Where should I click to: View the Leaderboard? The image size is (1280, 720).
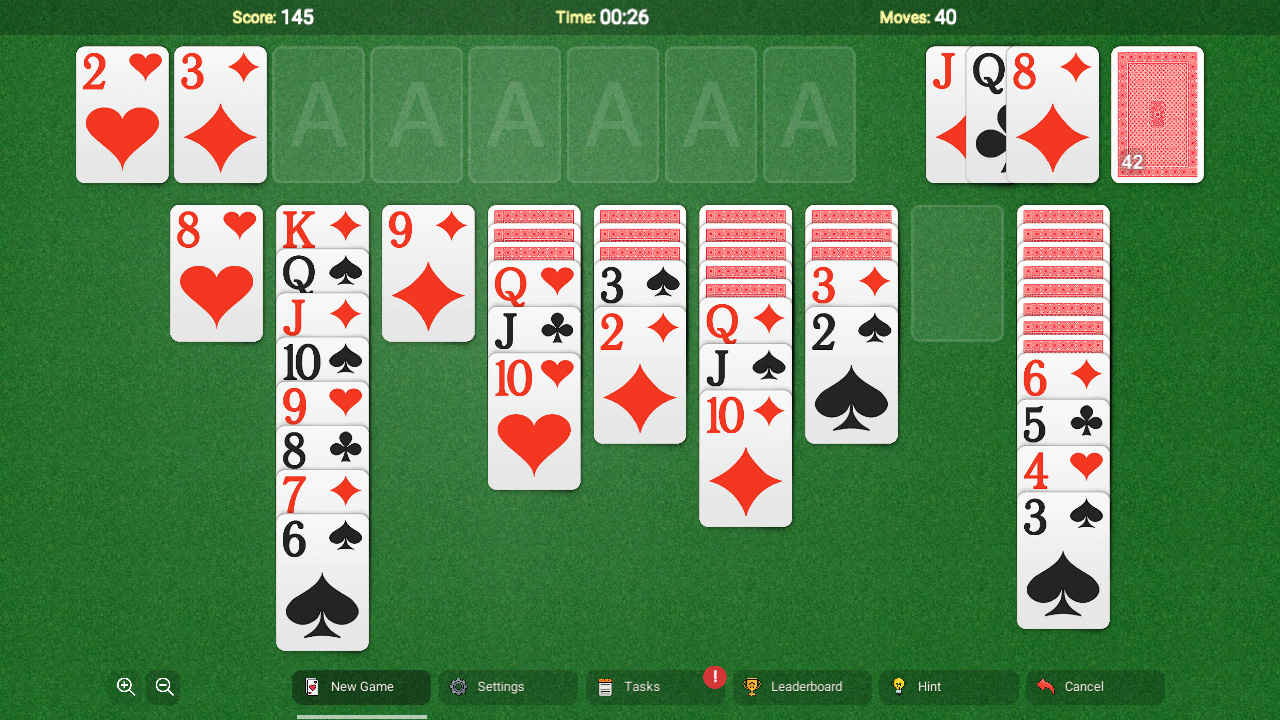click(803, 687)
